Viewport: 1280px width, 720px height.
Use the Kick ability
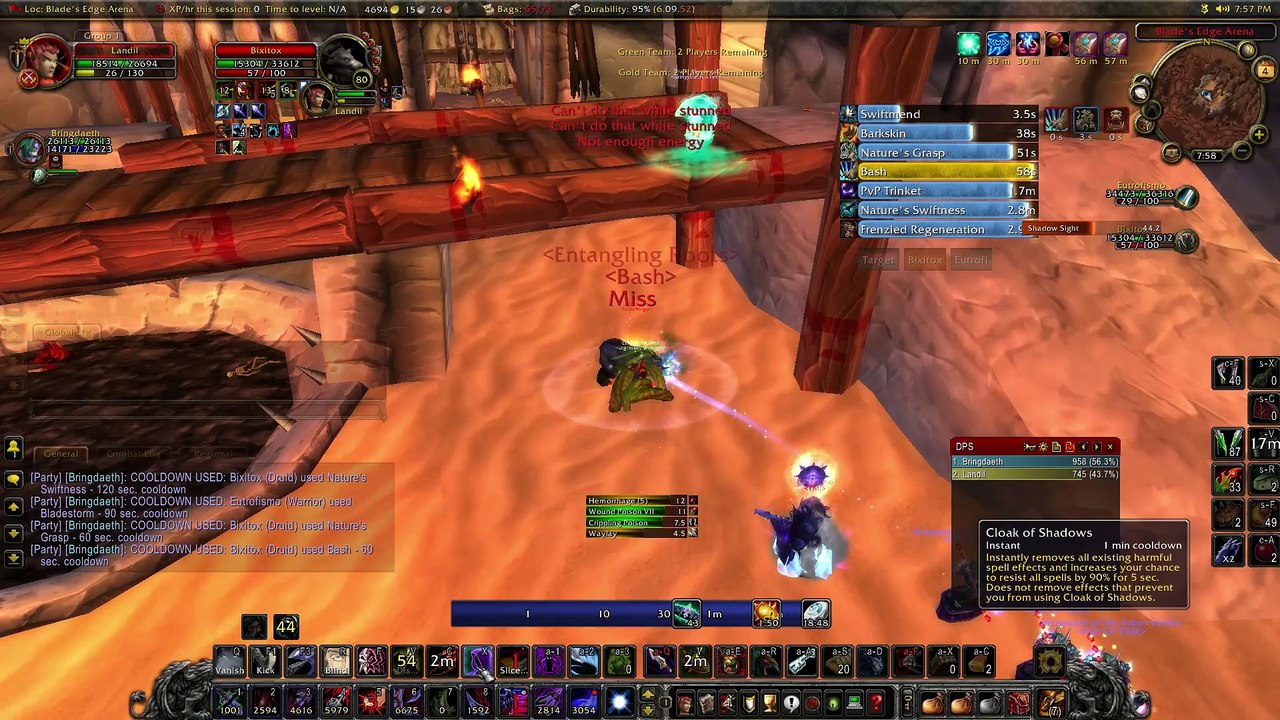pos(265,661)
